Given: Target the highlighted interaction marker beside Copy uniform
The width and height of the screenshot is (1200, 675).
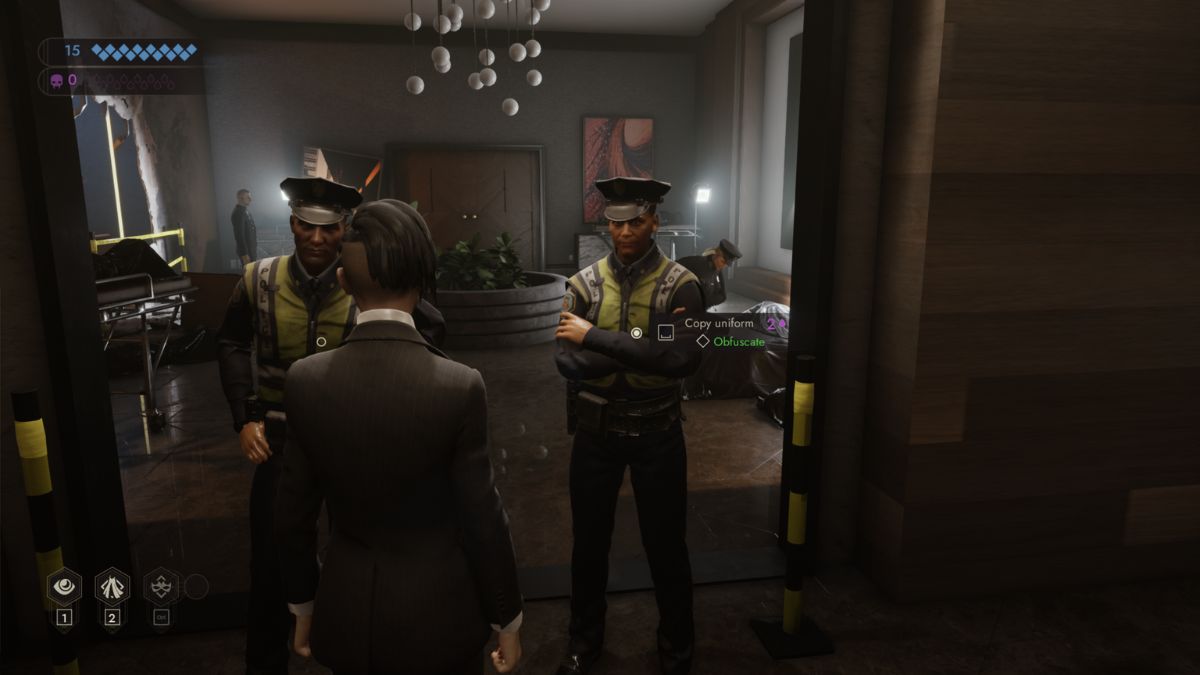Looking at the screenshot, I should [636, 333].
